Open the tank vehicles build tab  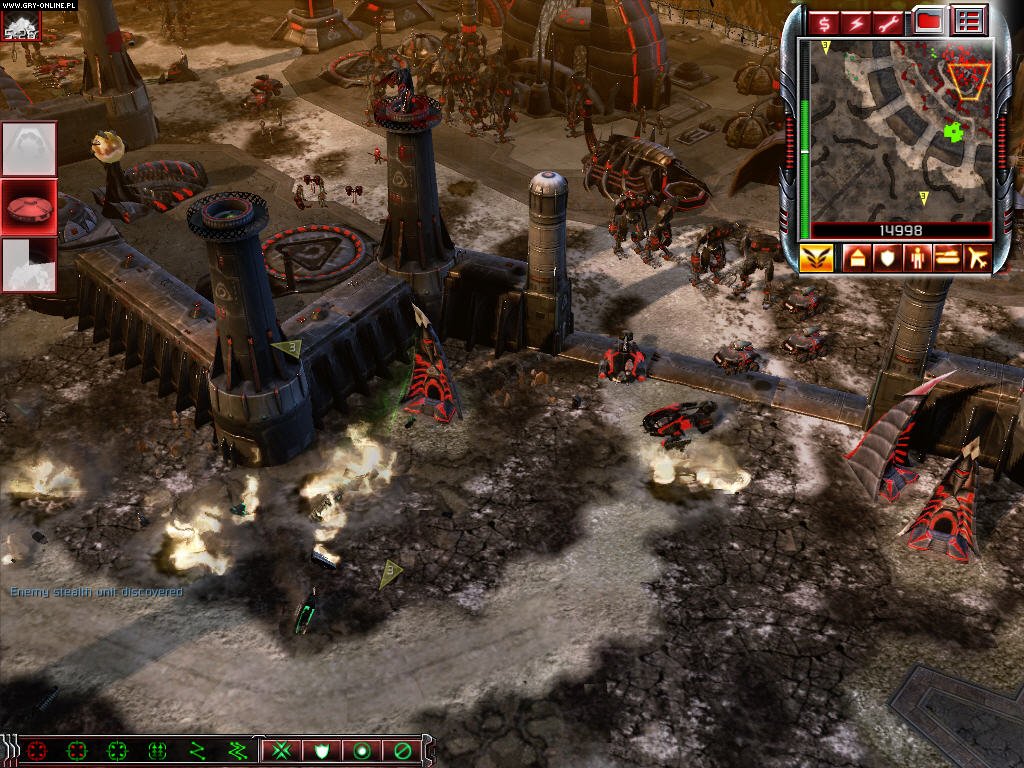(x=945, y=259)
